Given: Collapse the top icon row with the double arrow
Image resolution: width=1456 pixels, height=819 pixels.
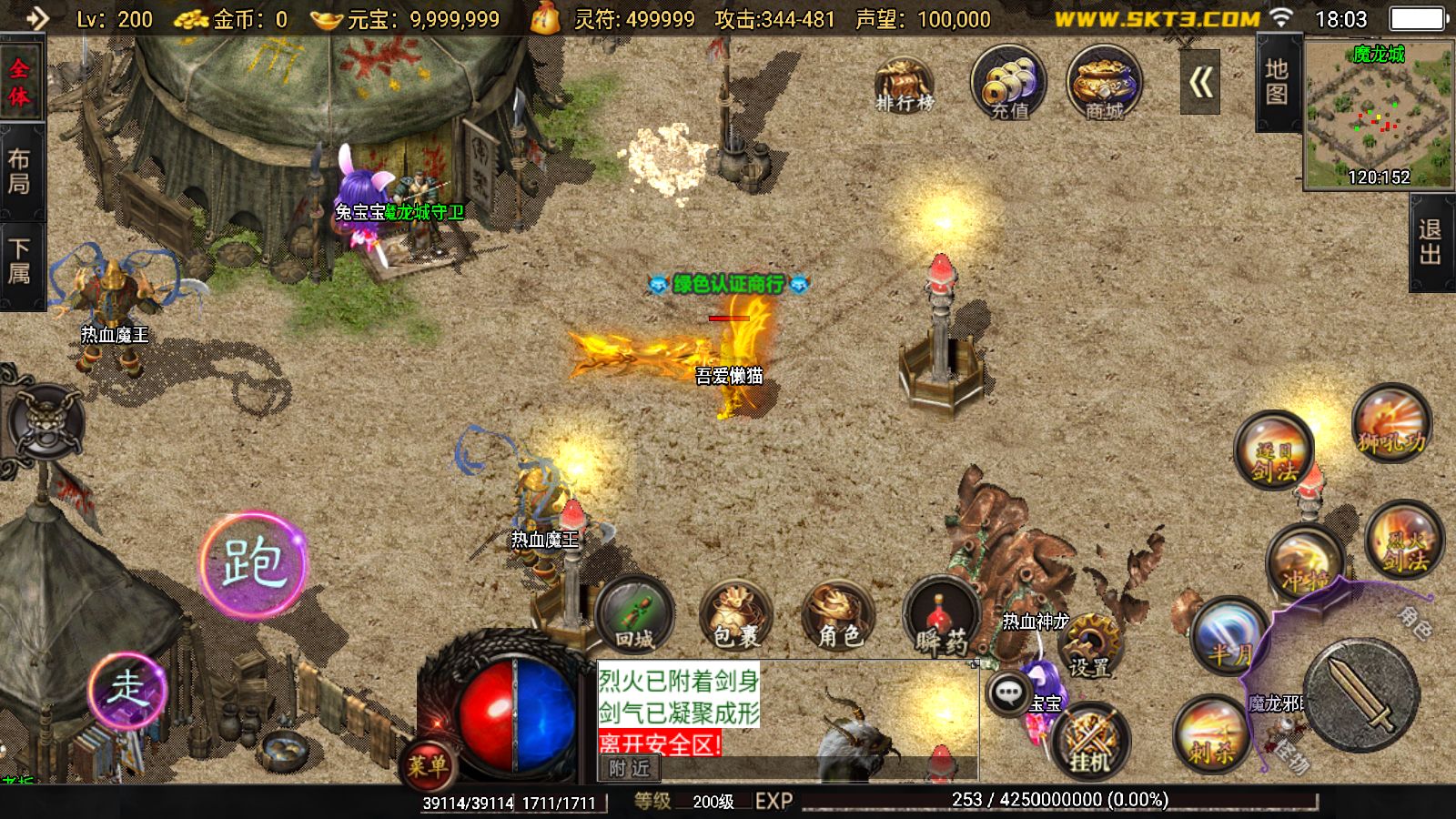Looking at the screenshot, I should [x=1200, y=84].
